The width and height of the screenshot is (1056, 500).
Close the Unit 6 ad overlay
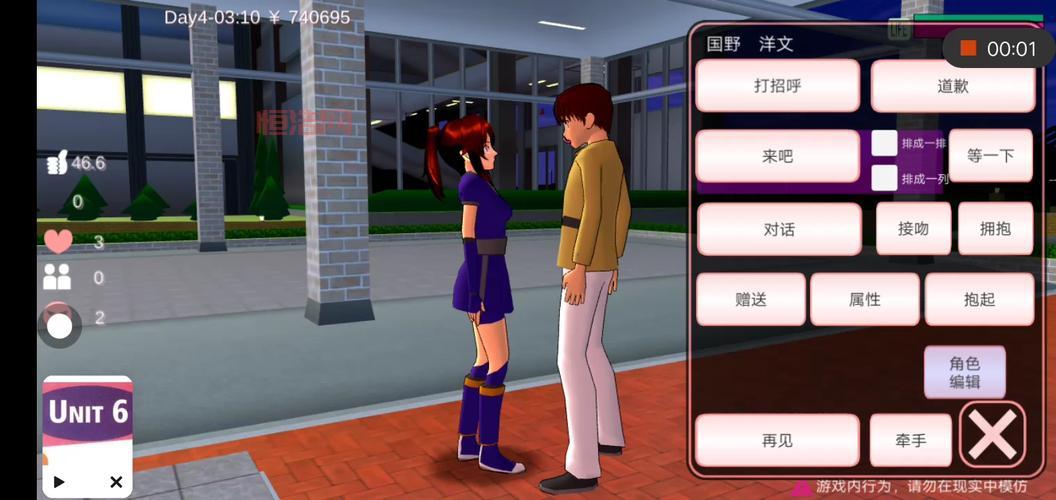point(116,482)
